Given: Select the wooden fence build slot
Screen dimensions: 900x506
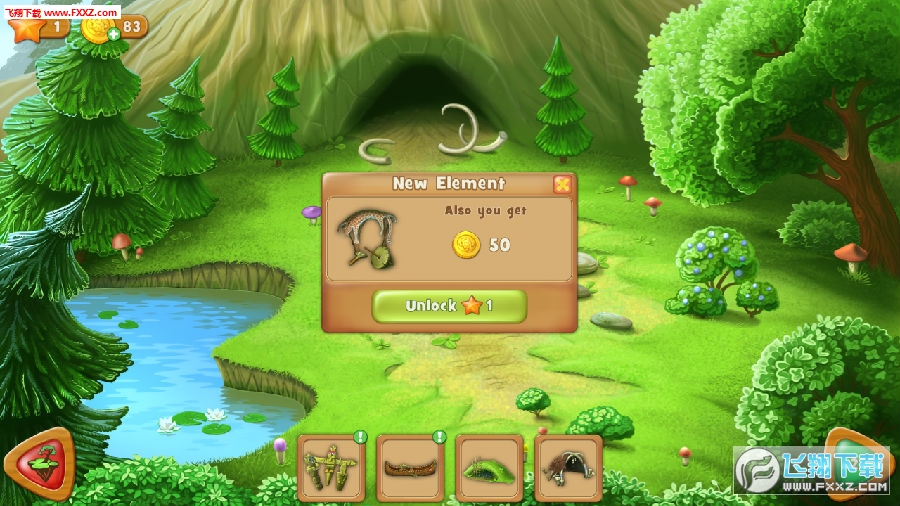Looking at the screenshot, I should tap(331, 467).
